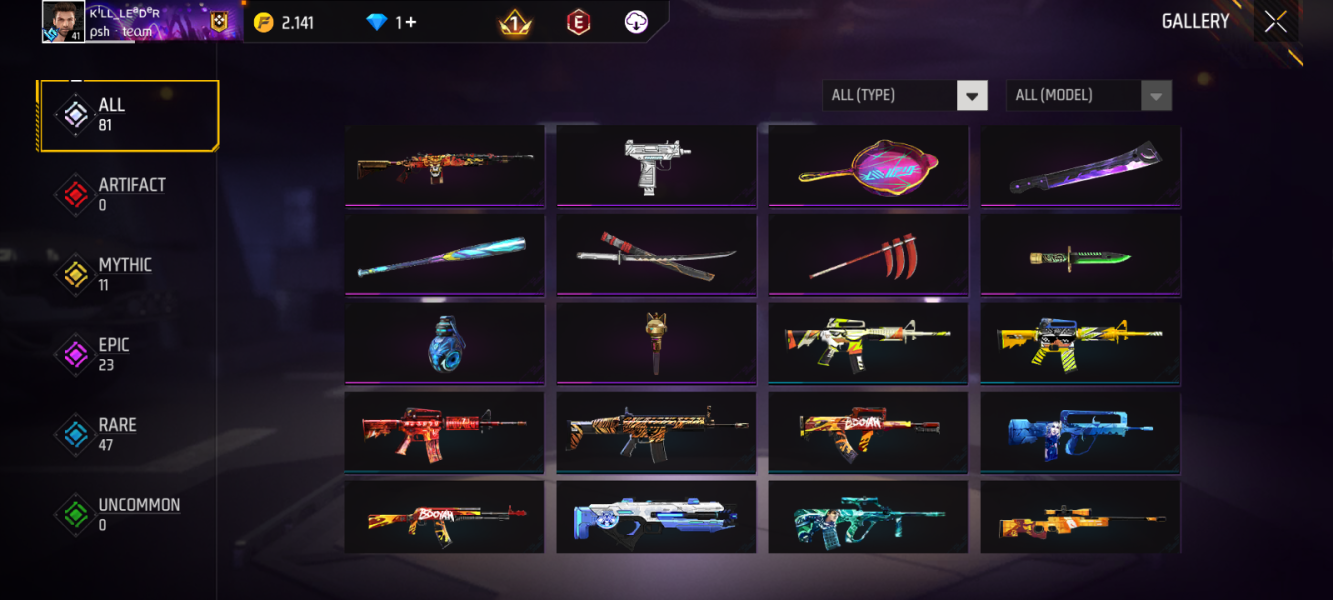Screen dimensions: 1333x600
Task: View the katana with red sheath
Action: (x=656, y=254)
